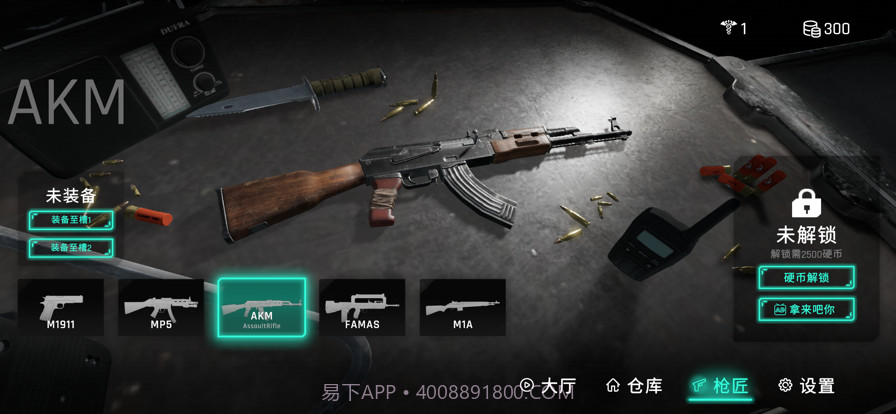Open the warehouse tab 仓库
896x414 pixels.
click(634, 385)
